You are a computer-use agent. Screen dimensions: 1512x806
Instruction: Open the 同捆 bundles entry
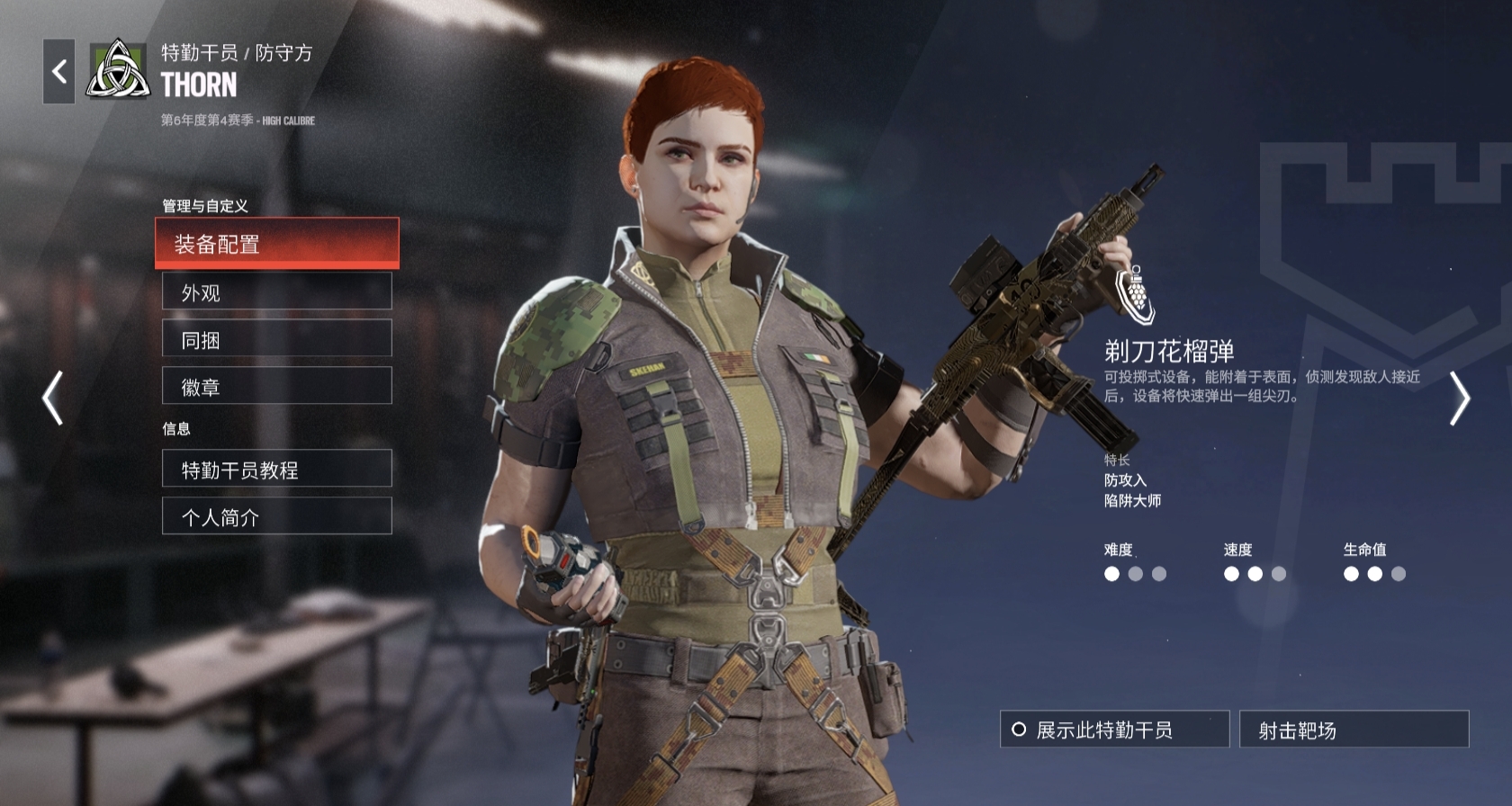pyautogui.click(x=276, y=339)
